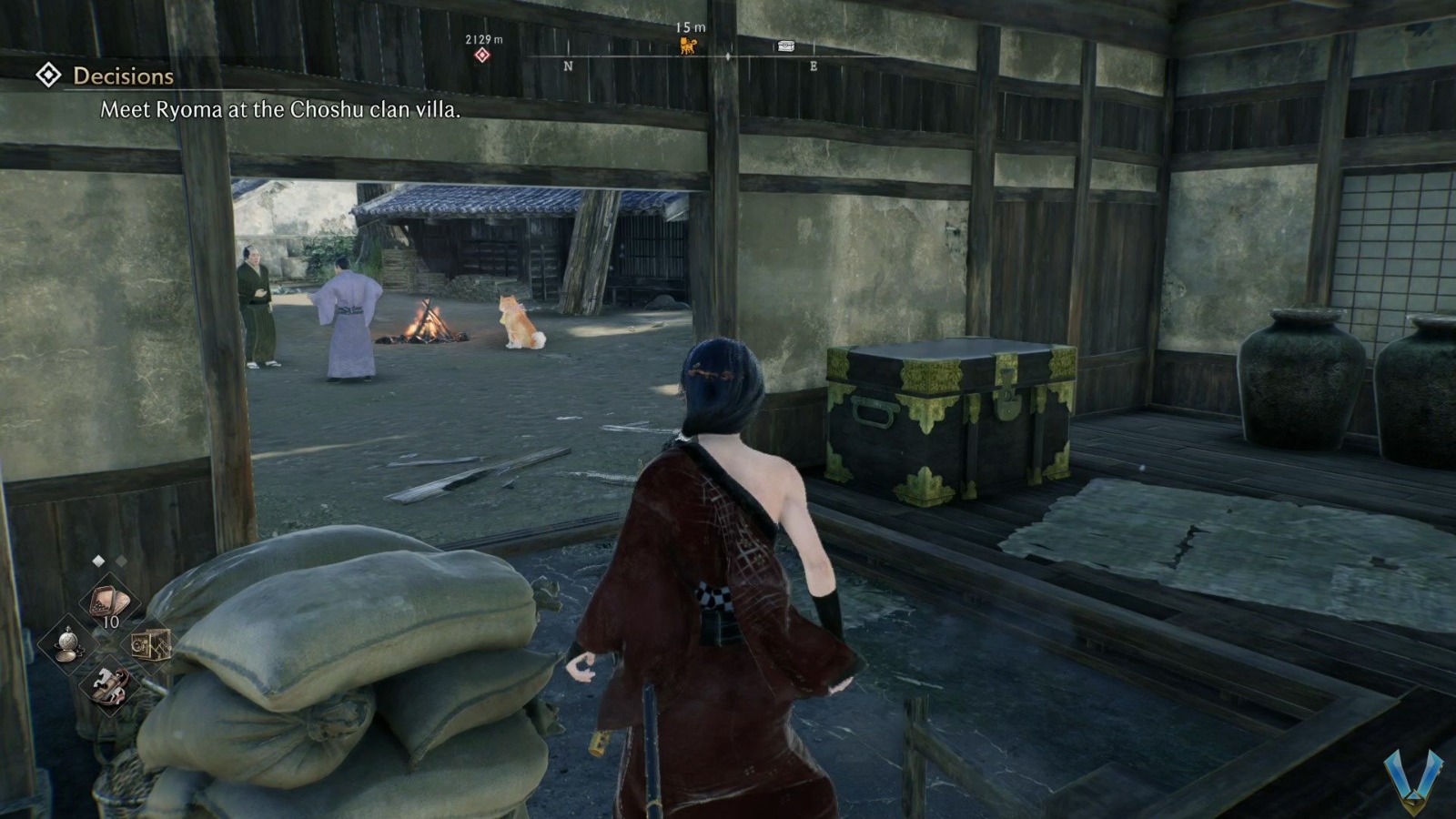
Task: Toggle the dim gray diamond indicator above the wheel
Action: 120,560
